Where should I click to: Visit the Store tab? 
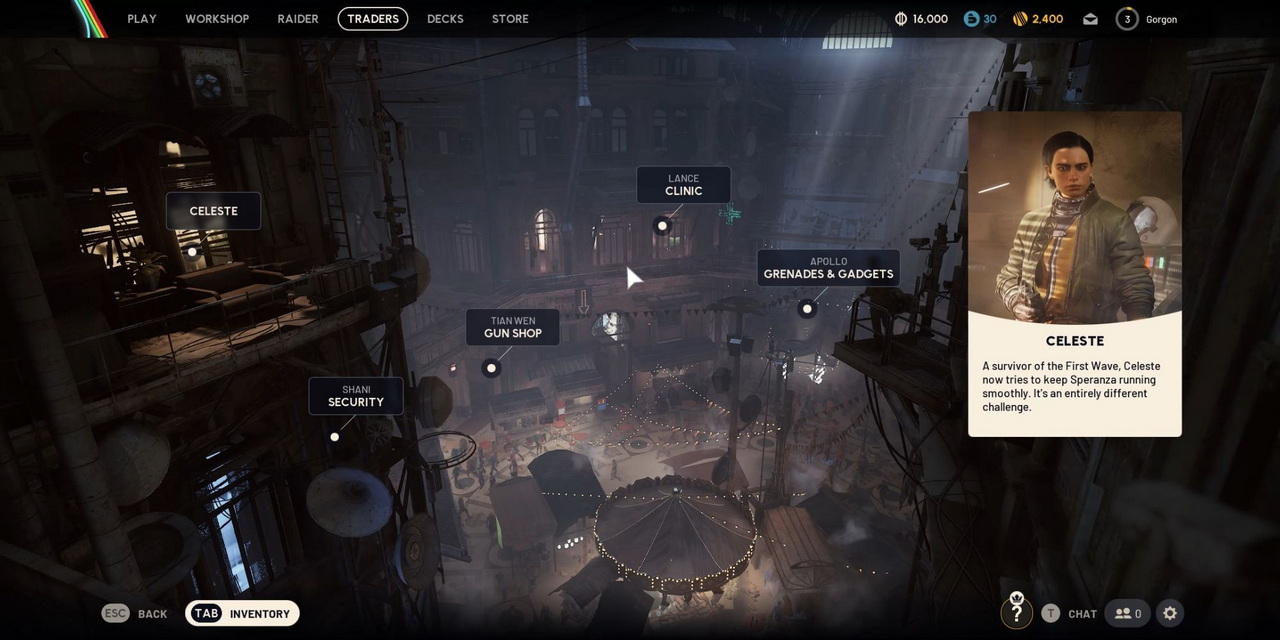point(510,19)
